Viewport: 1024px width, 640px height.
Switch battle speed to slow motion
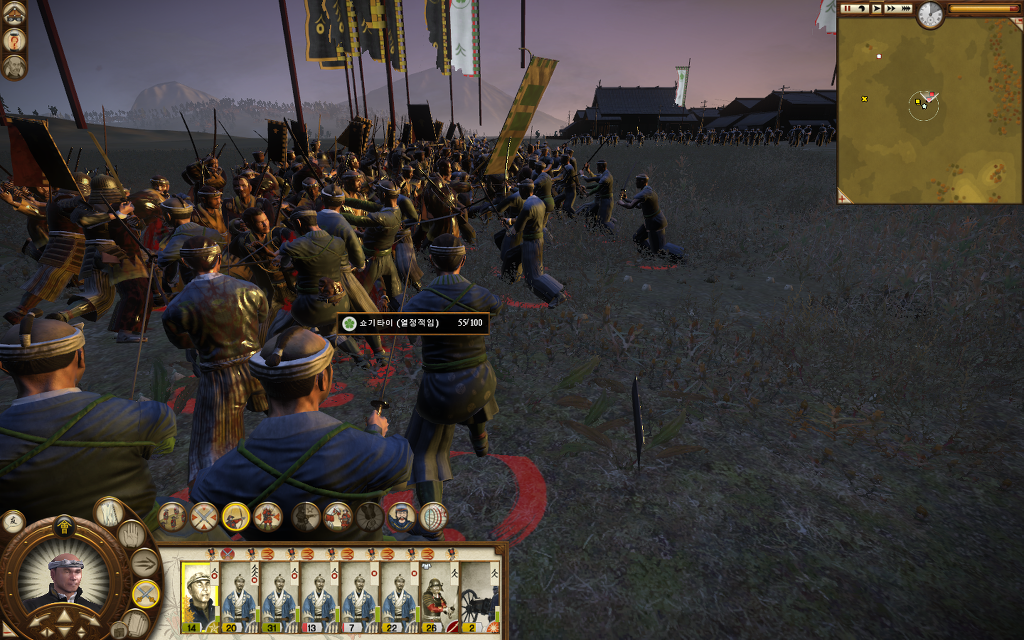(x=862, y=8)
